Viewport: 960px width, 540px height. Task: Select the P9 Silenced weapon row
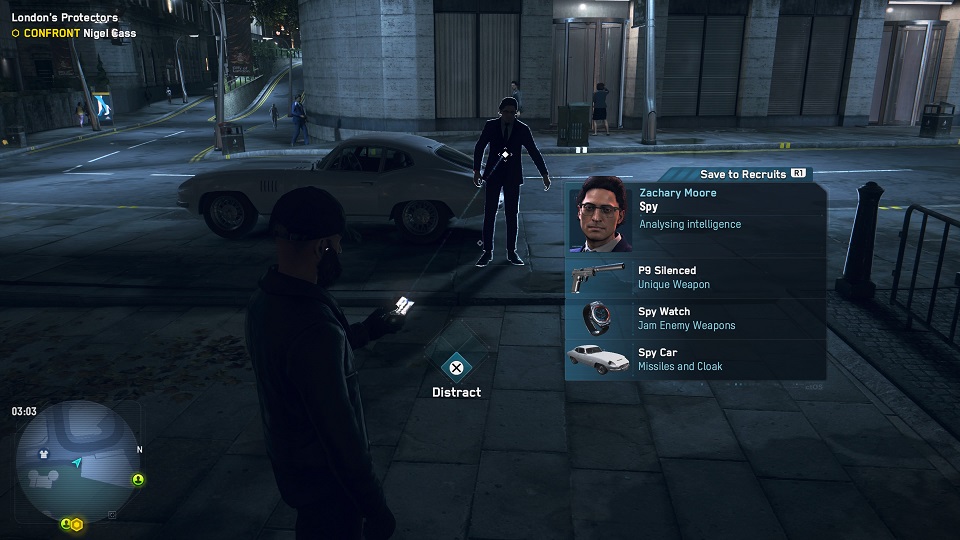(695, 277)
